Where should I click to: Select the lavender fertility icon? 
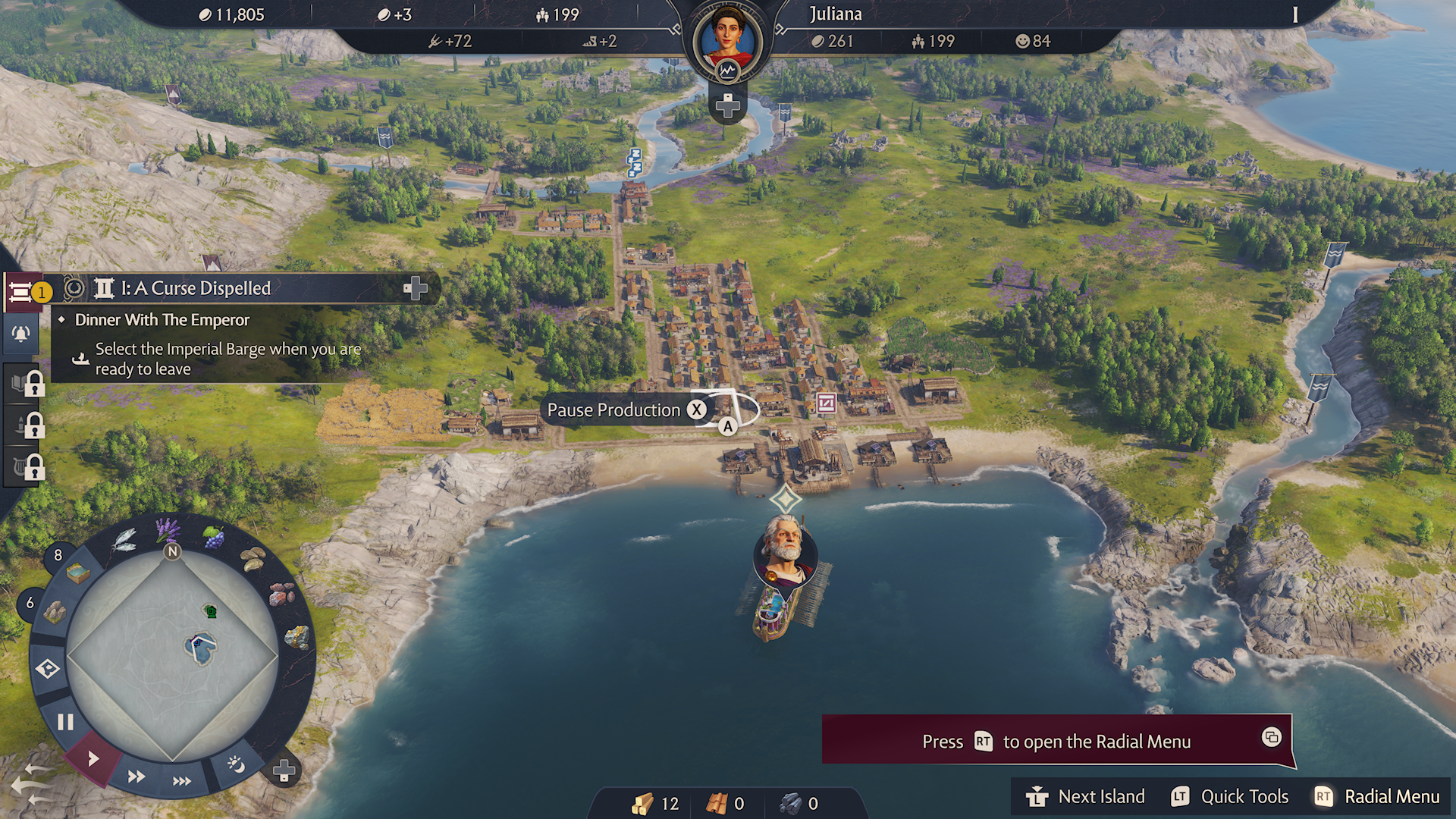[168, 529]
